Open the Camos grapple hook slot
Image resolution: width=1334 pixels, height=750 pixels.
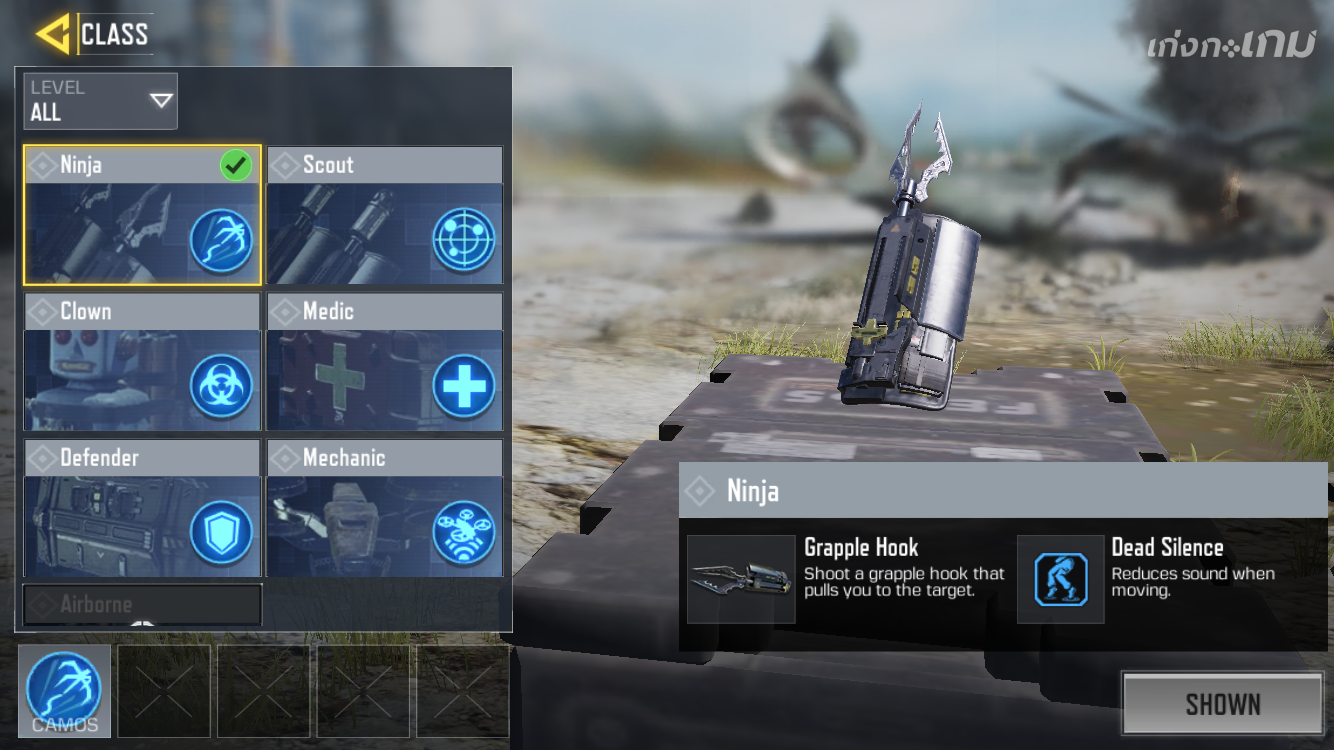(64, 691)
